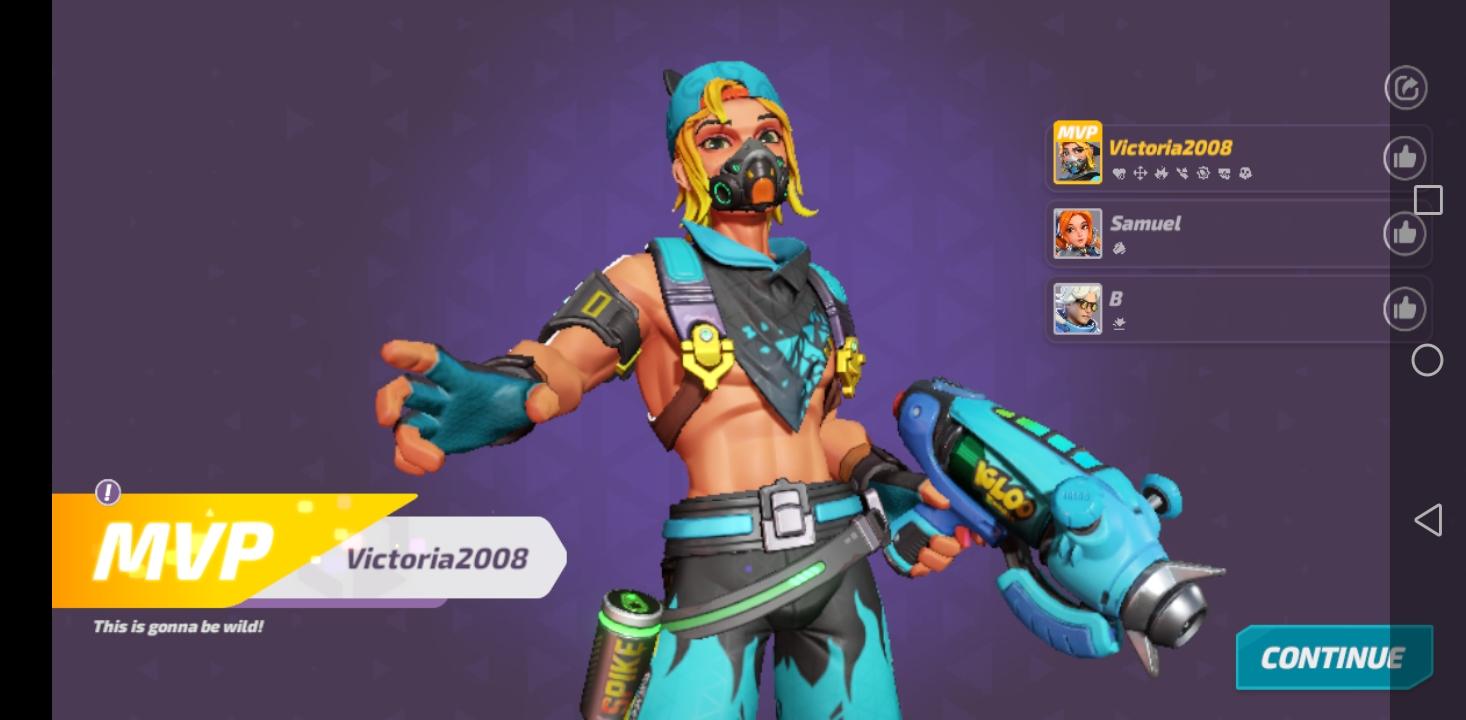The image size is (1466, 720).
Task: Tap the Android back navigation triangle
Action: [x=1427, y=519]
